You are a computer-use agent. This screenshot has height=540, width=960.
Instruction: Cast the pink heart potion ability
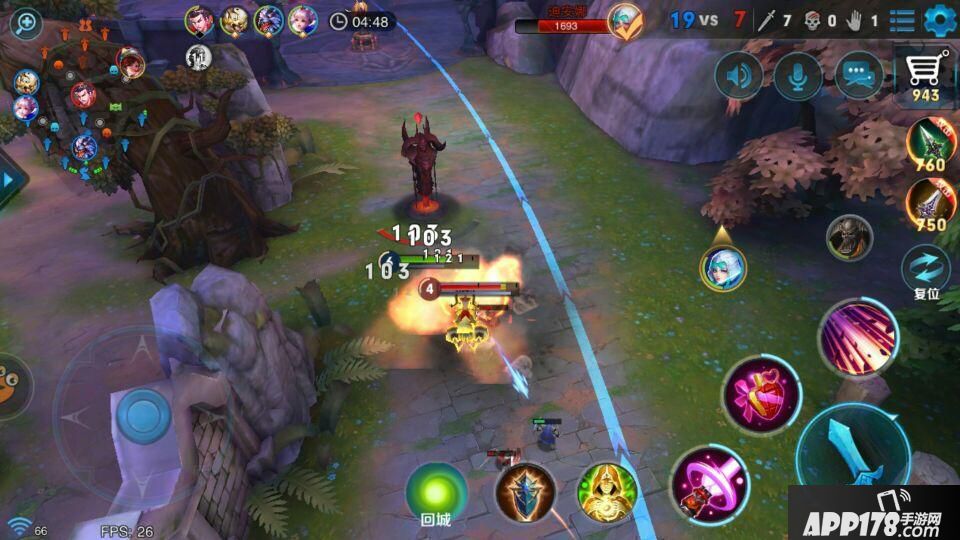click(762, 394)
